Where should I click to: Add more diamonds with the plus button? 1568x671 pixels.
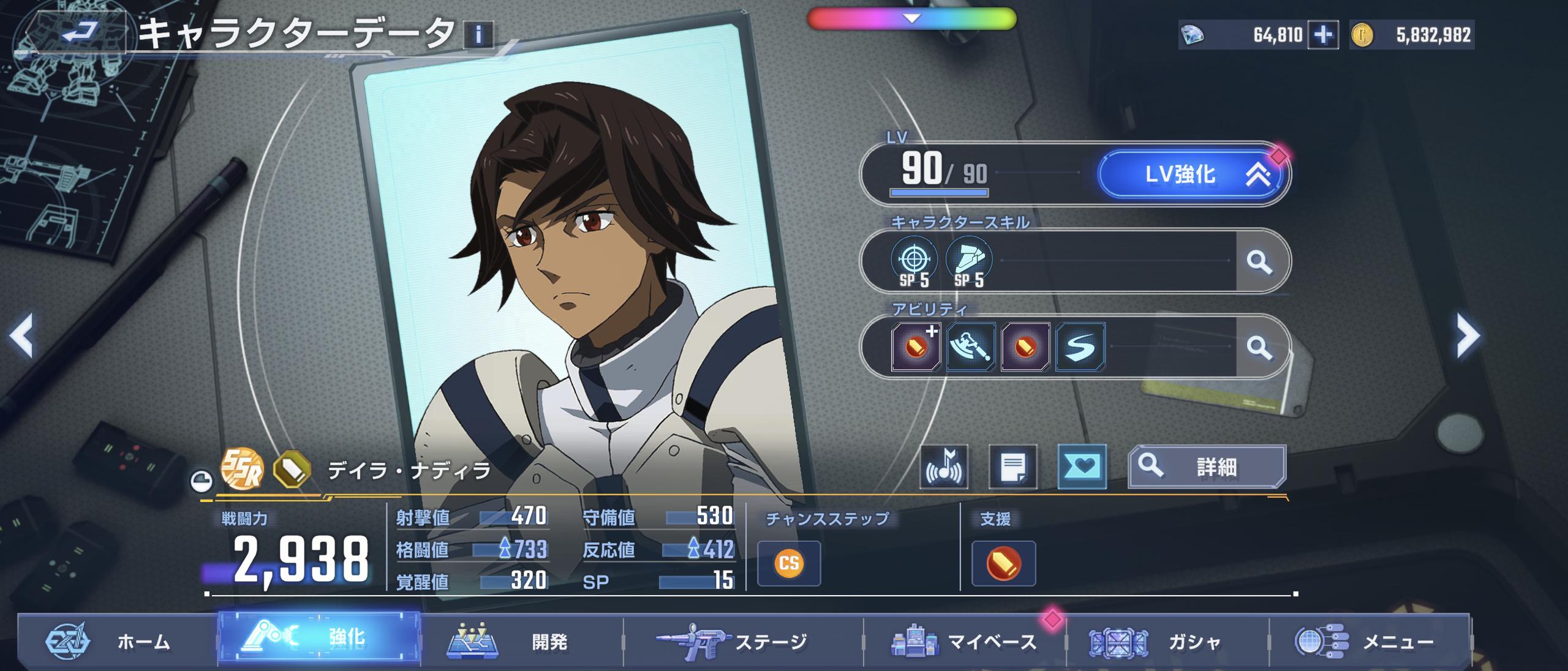tap(1322, 36)
